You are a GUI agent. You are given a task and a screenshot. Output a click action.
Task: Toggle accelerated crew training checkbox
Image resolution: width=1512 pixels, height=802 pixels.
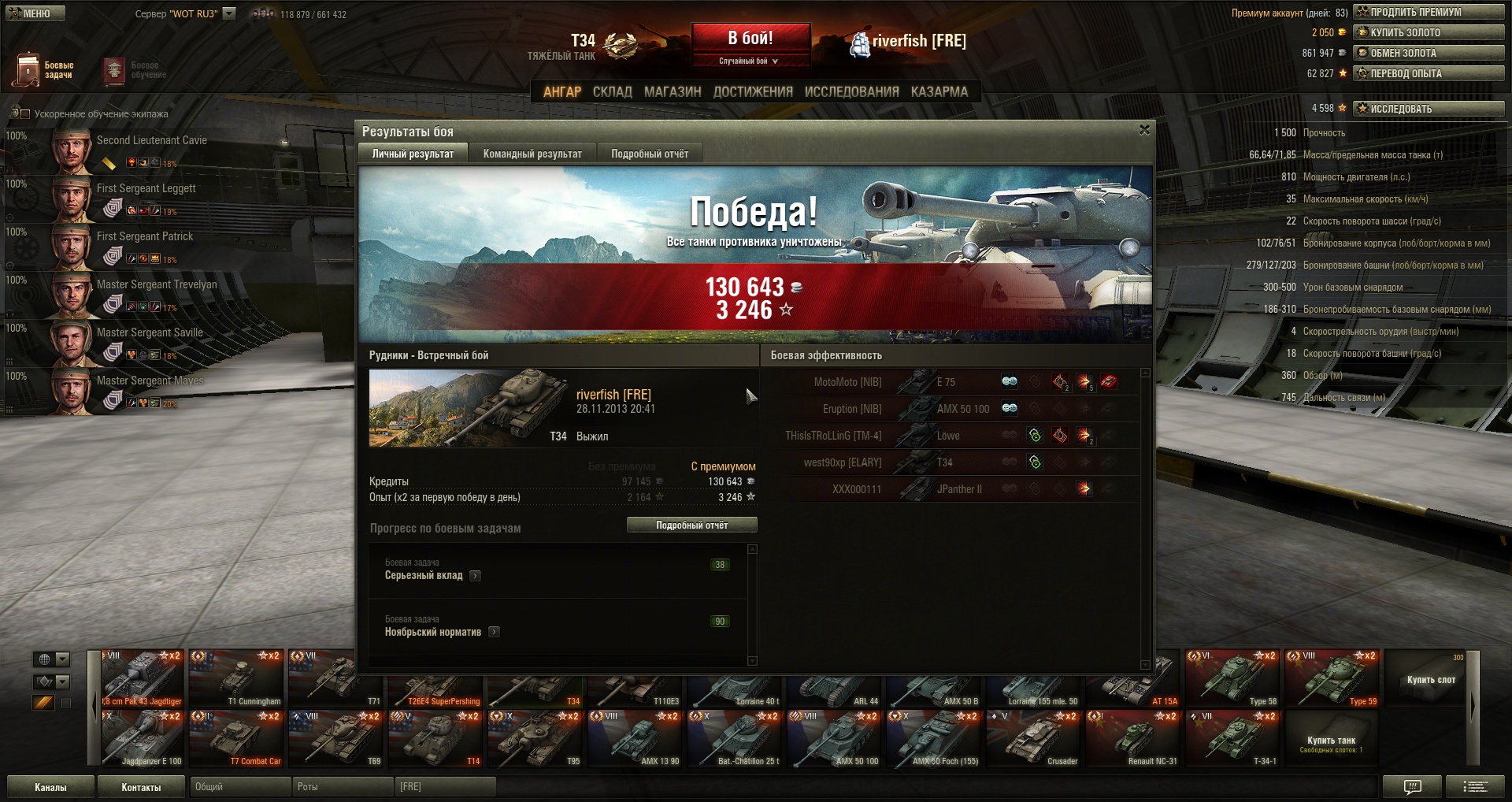24,114
